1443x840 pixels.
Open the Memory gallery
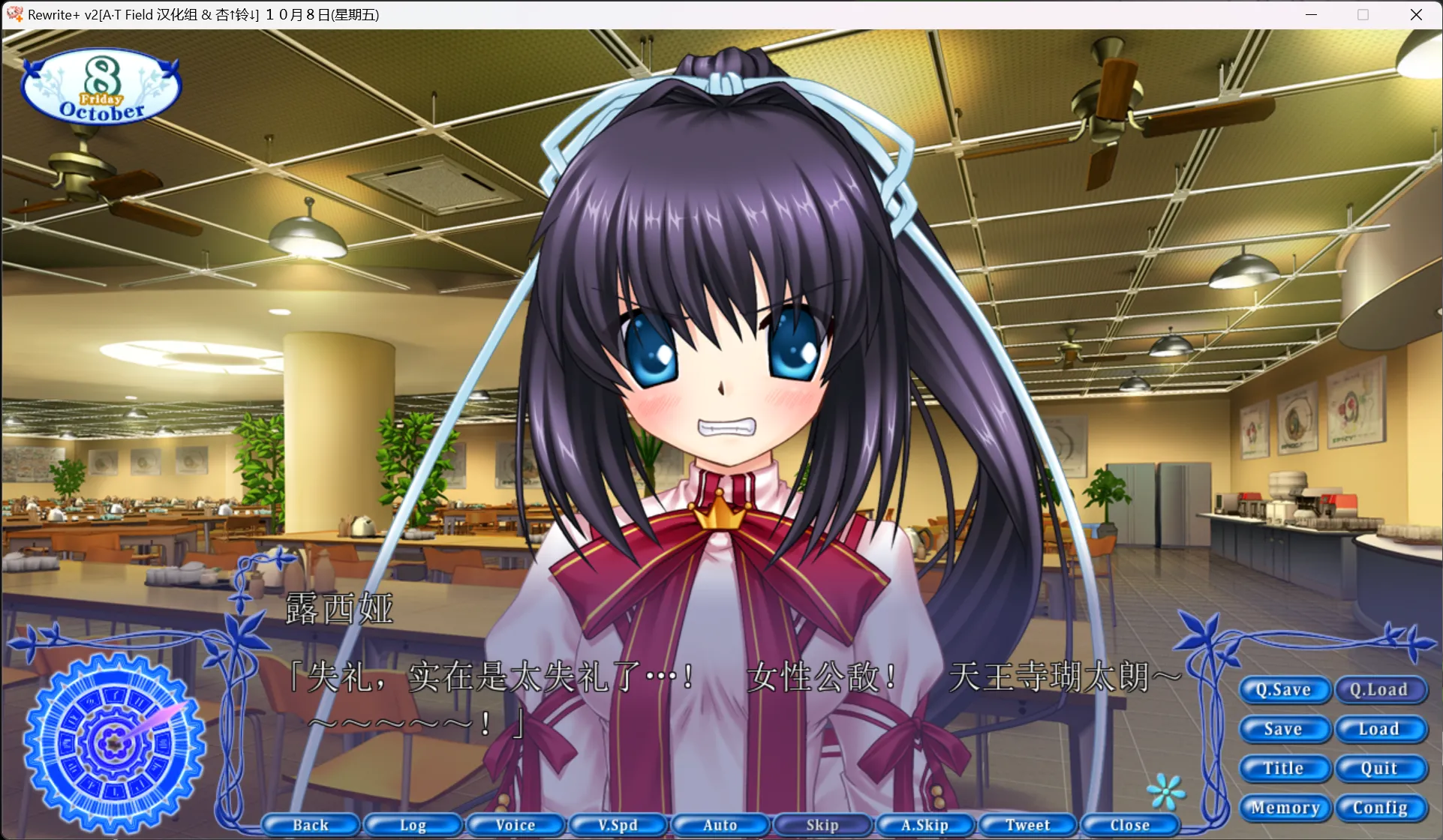click(1285, 808)
